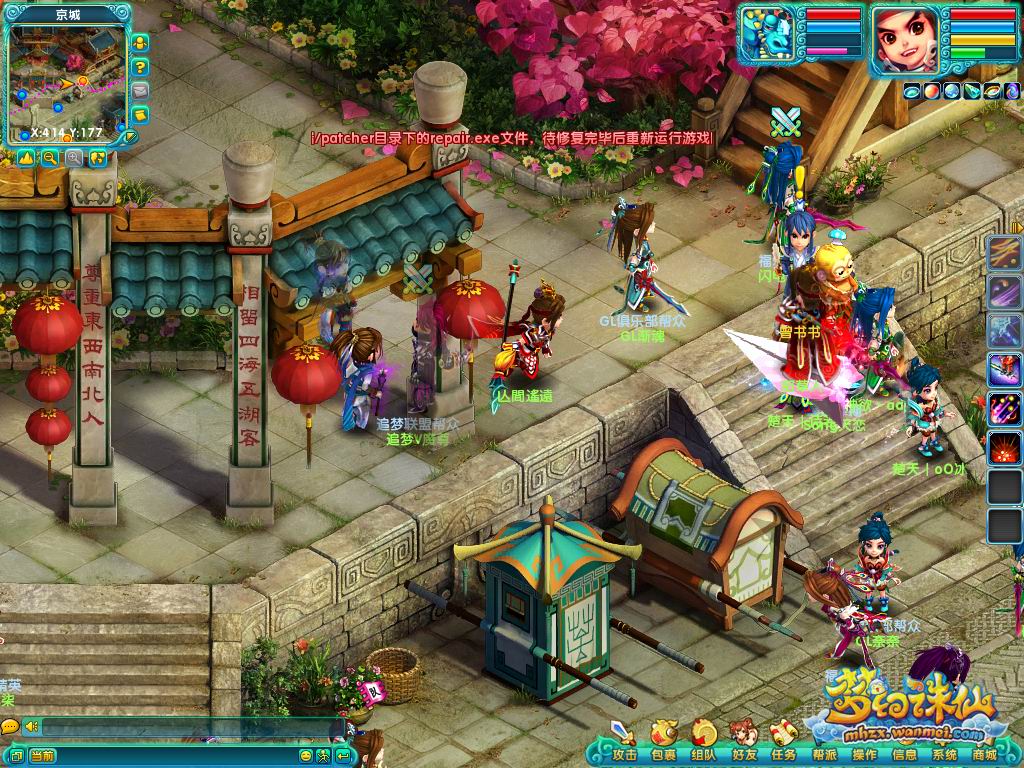Image resolution: width=1024 pixels, height=768 pixels.
Task: Open the 系统 system menu
Action: coord(944,755)
